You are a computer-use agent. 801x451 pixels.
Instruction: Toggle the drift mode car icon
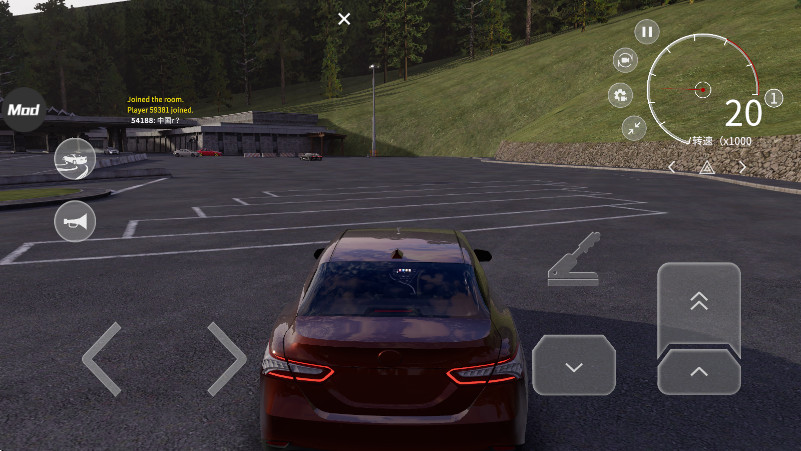(74, 159)
